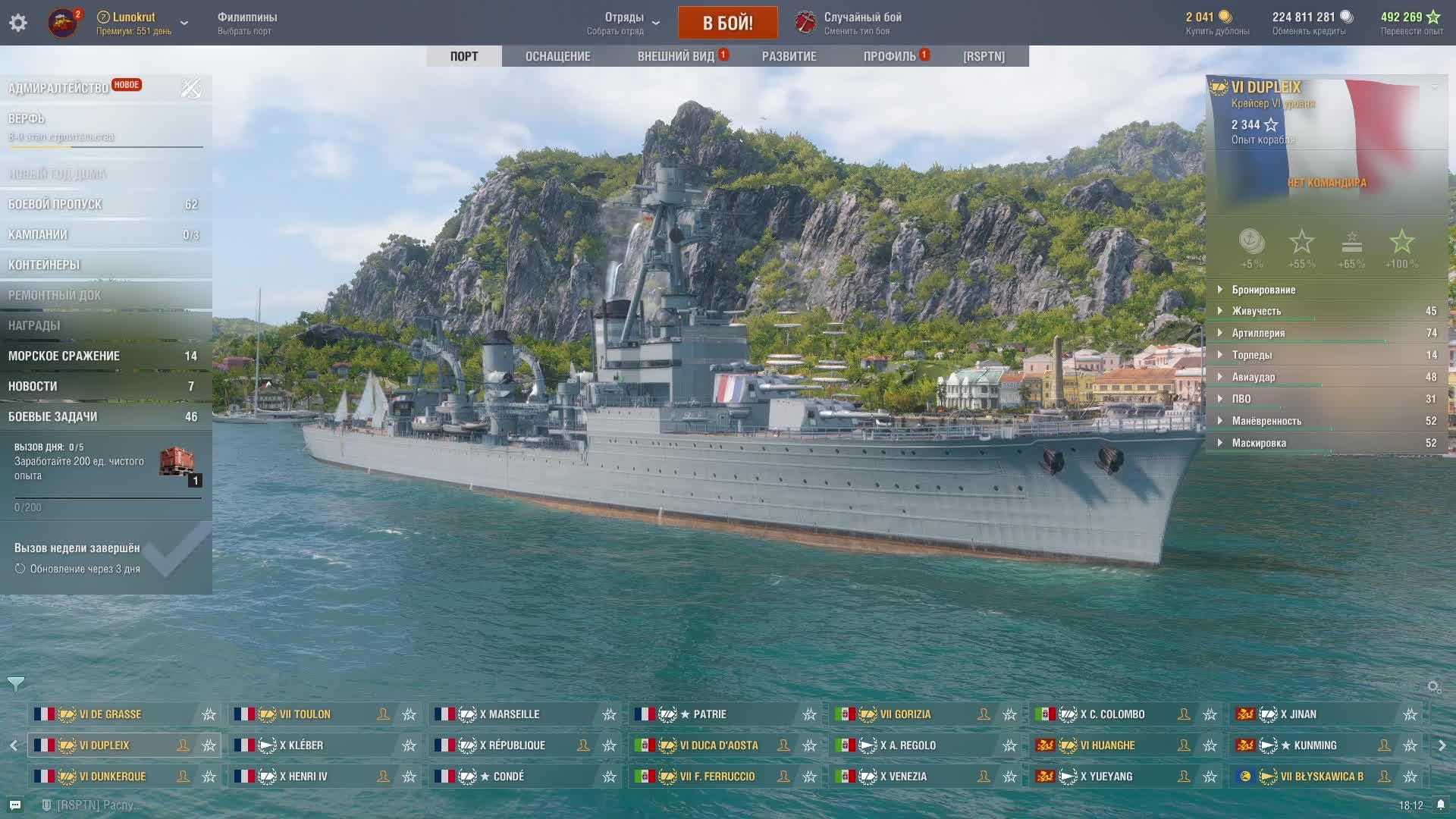1456x819 pixels.
Task: Open the ВНЕШНИЙ ВИД tab
Action: click(x=676, y=56)
